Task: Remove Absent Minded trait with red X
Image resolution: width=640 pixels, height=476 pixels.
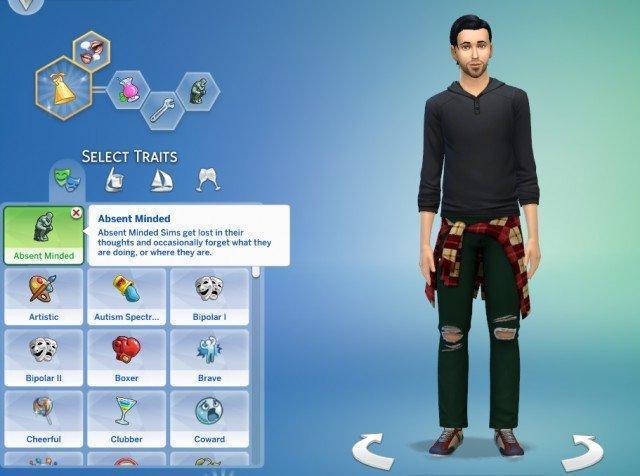Action: [77, 213]
